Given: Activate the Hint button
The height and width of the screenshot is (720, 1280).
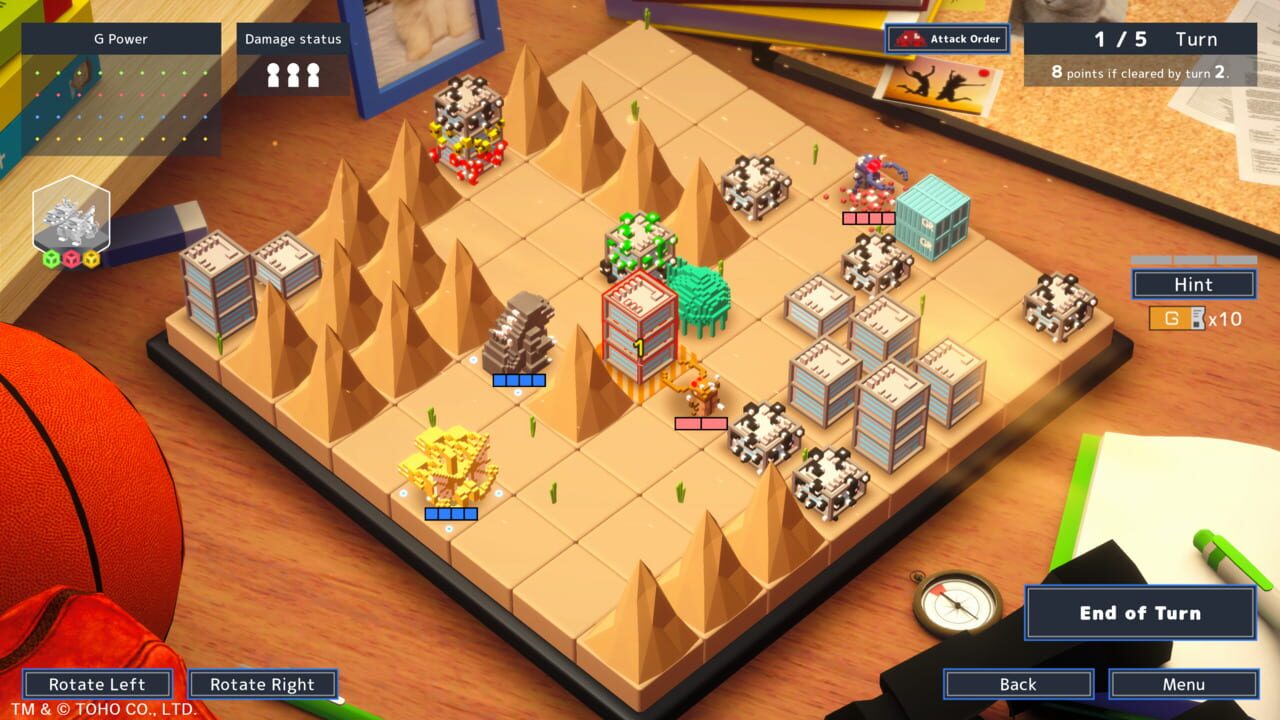Looking at the screenshot, I should (x=1193, y=284).
